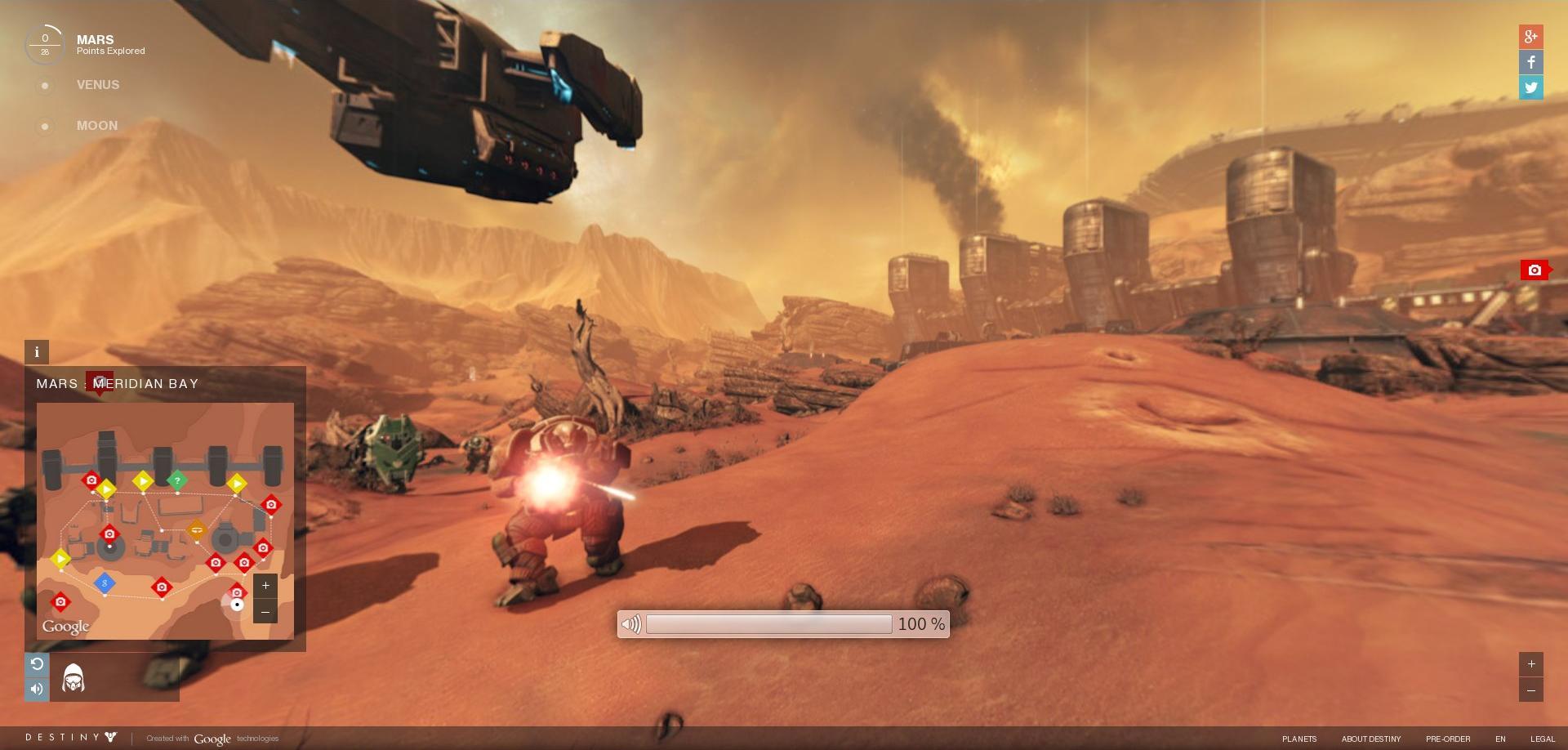Image resolution: width=1568 pixels, height=750 pixels.
Task: Open the PRE-ORDER footer link
Action: coord(1447,739)
